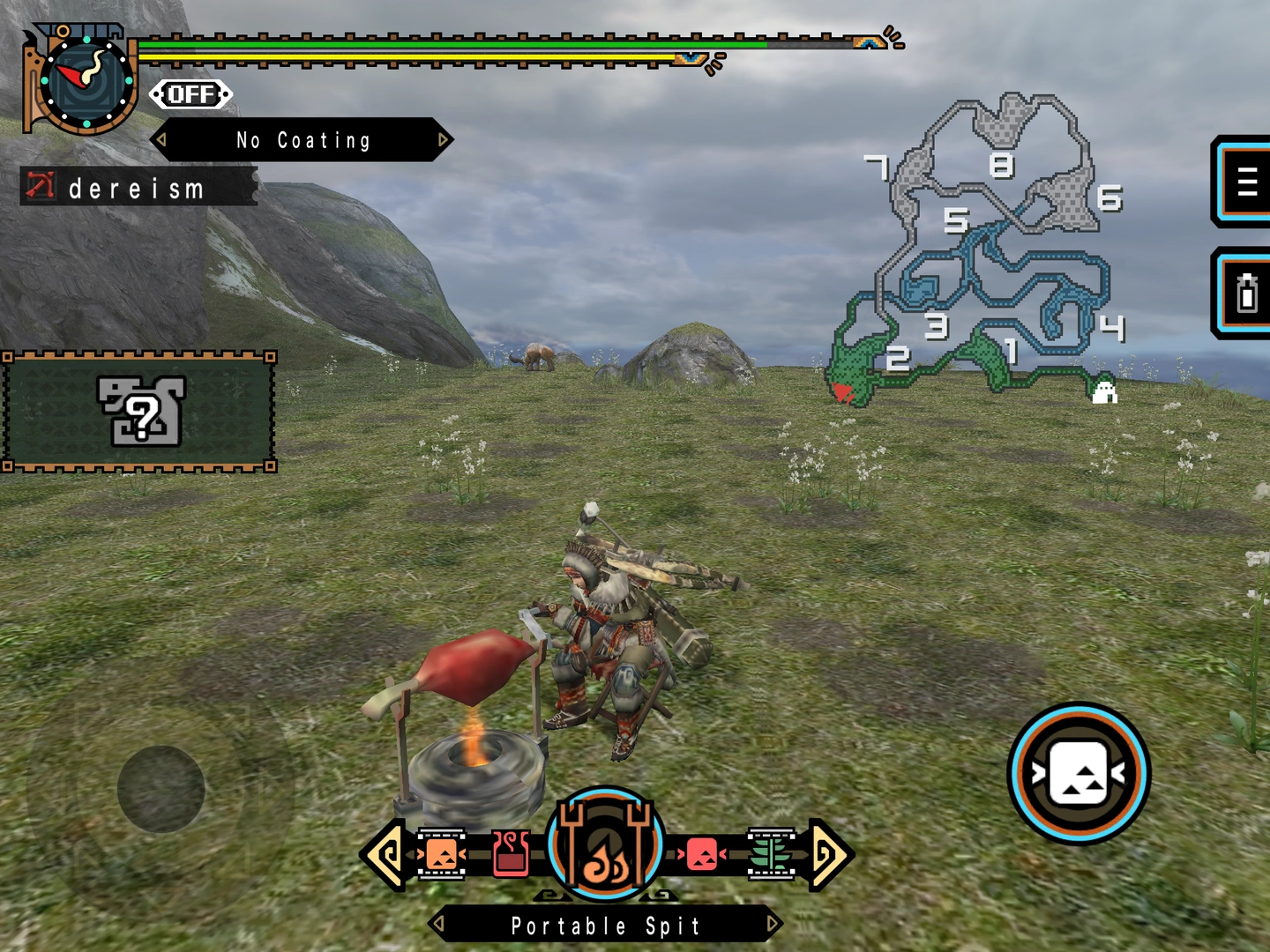This screenshot has width=1270, height=952.
Task: Toggle the OFF target camera button
Action: [190, 94]
